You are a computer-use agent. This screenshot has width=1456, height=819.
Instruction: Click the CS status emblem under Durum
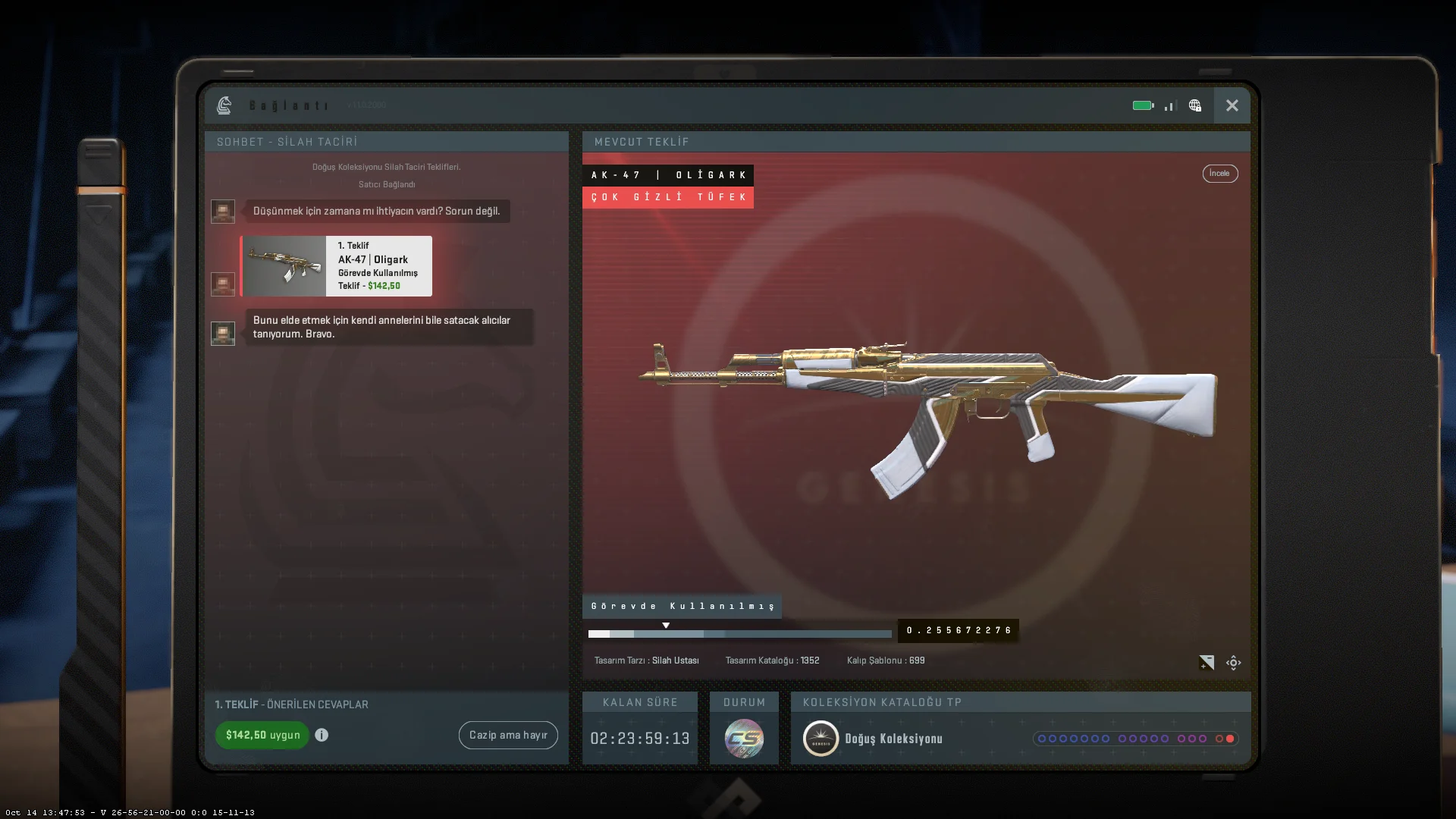(x=744, y=739)
